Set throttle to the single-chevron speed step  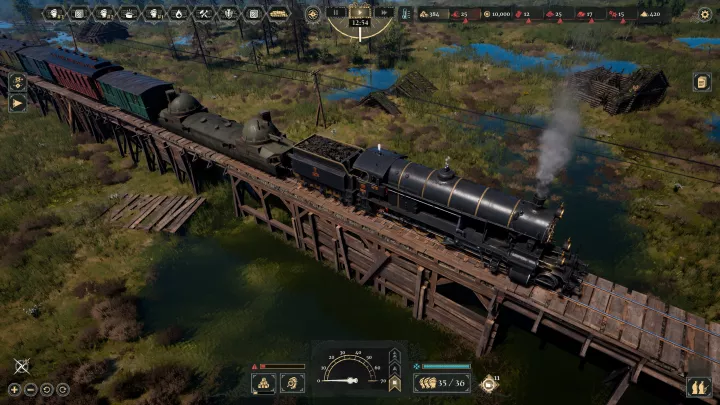click(x=394, y=366)
